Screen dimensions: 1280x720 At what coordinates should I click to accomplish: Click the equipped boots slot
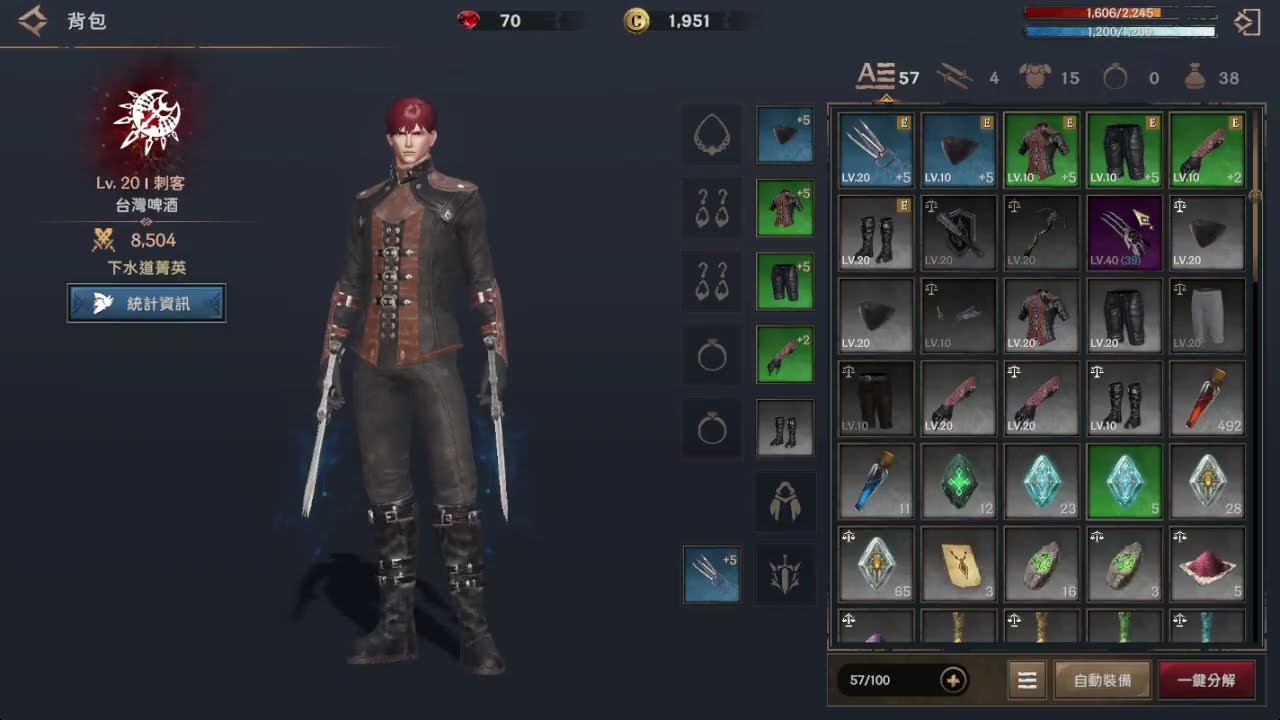pyautogui.click(x=784, y=428)
